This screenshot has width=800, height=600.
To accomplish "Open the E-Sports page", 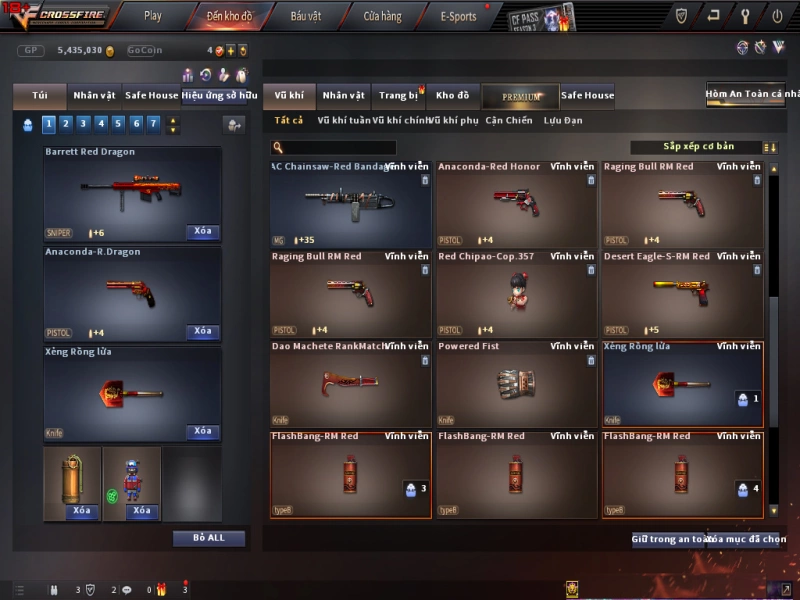I will click(458, 16).
